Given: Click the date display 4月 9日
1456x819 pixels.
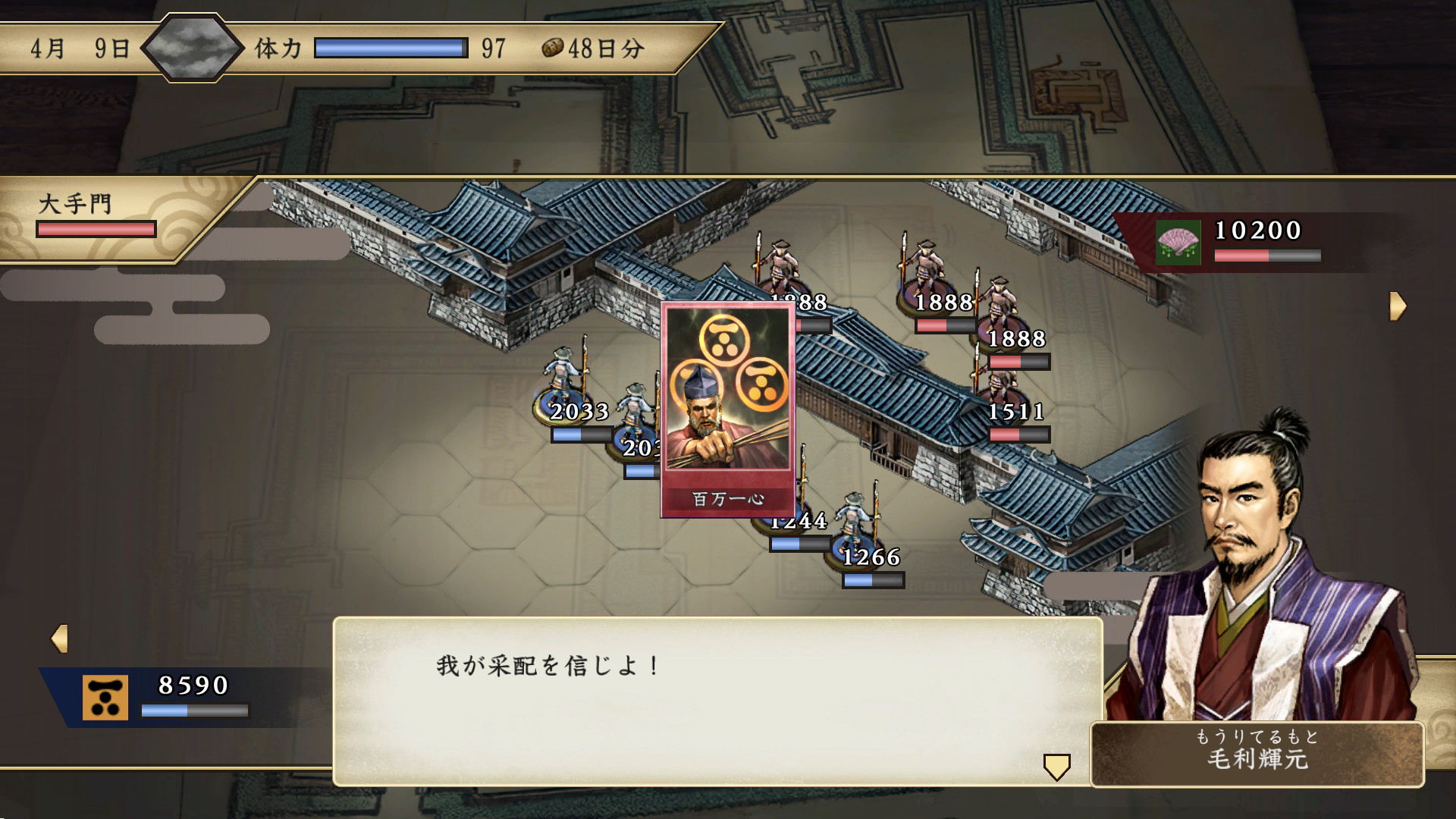Looking at the screenshot, I should click(80, 49).
